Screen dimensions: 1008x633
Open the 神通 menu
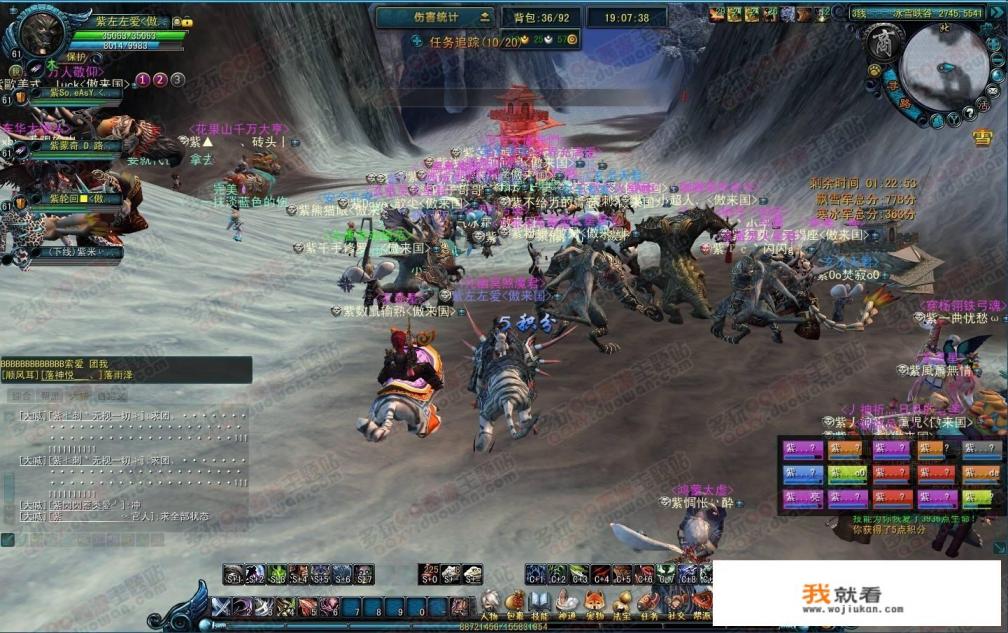point(567,603)
